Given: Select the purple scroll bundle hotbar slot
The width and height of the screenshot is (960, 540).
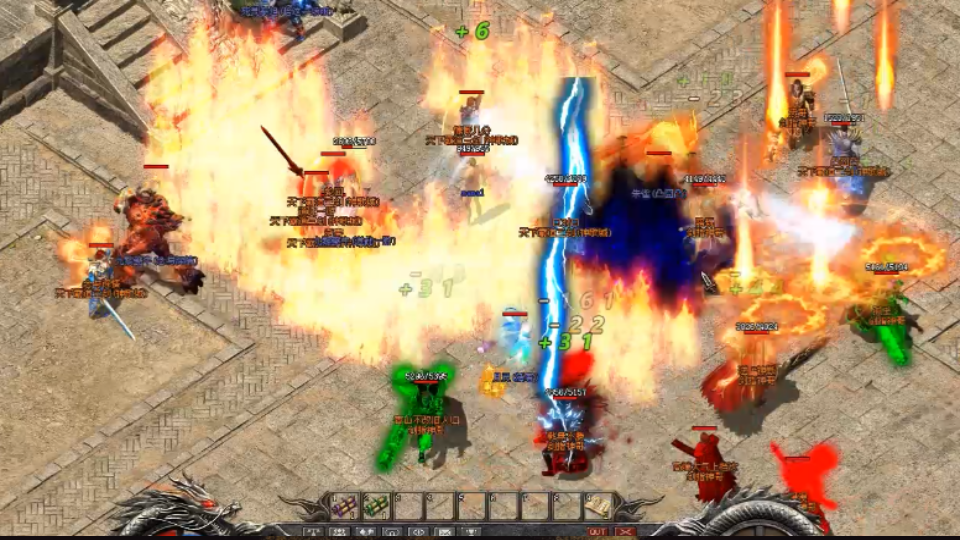Looking at the screenshot, I should [x=344, y=506].
